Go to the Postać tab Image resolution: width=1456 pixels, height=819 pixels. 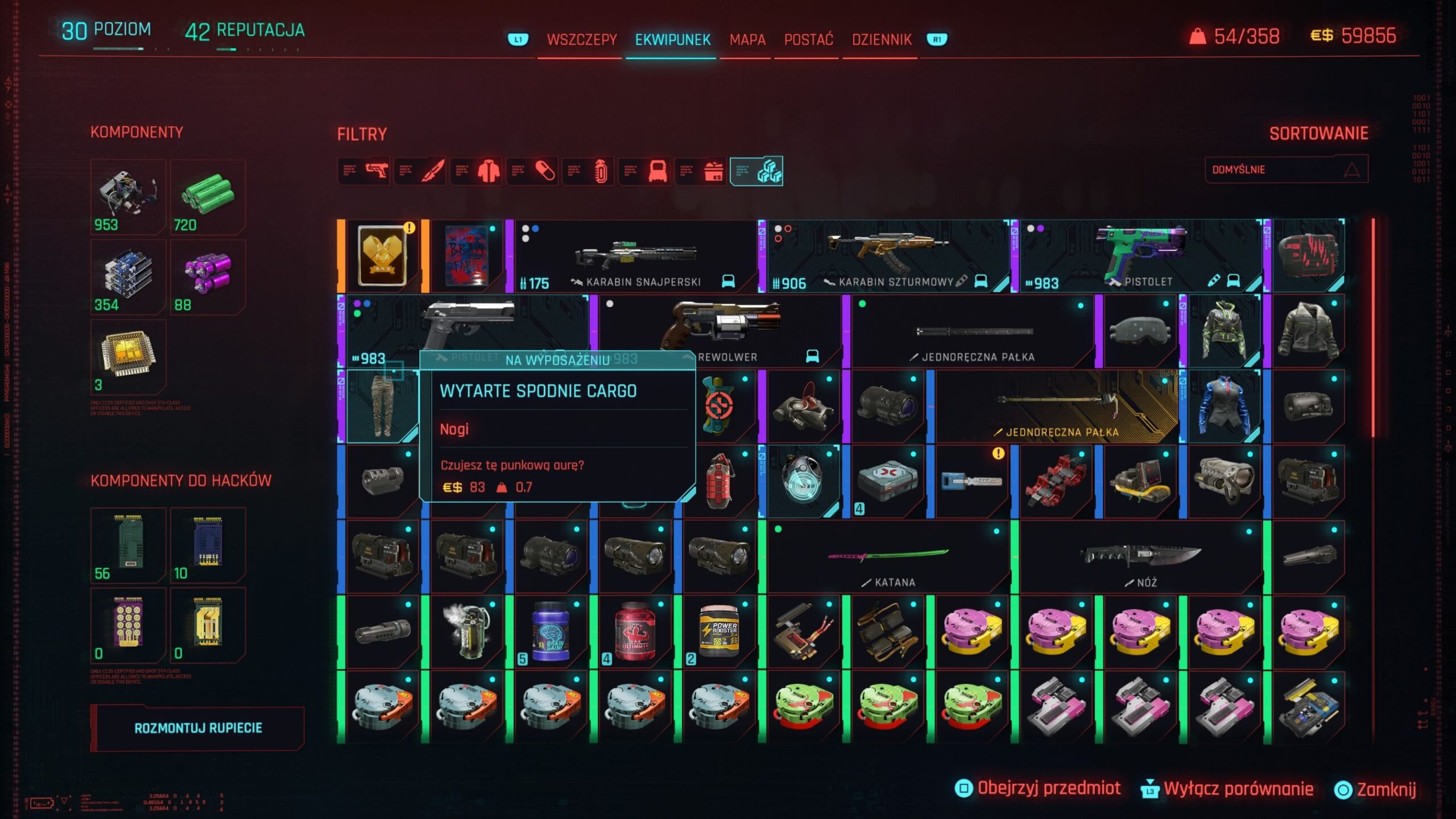click(x=808, y=40)
